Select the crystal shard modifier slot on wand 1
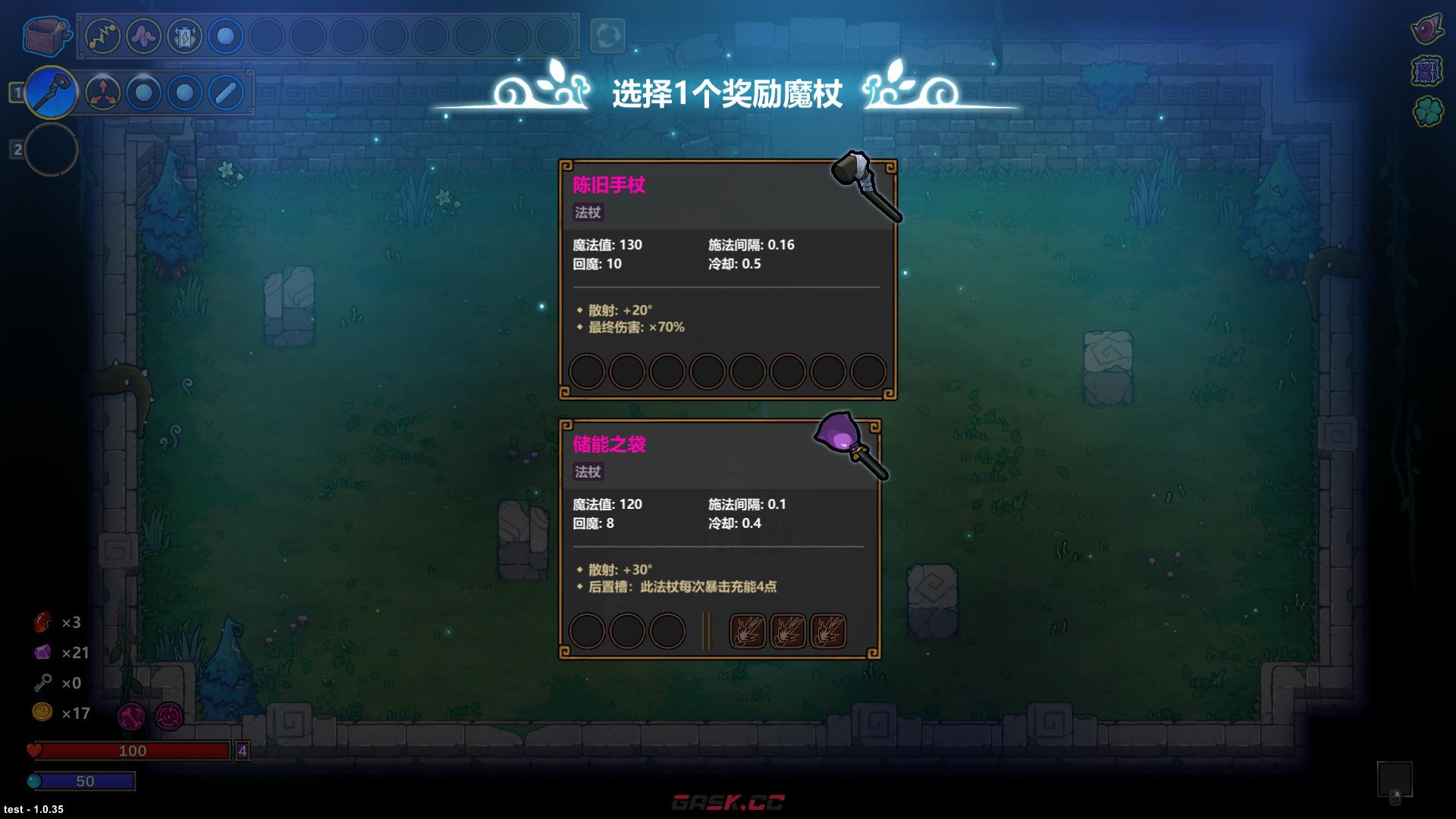Image resolution: width=1456 pixels, height=819 pixels. coord(224,92)
